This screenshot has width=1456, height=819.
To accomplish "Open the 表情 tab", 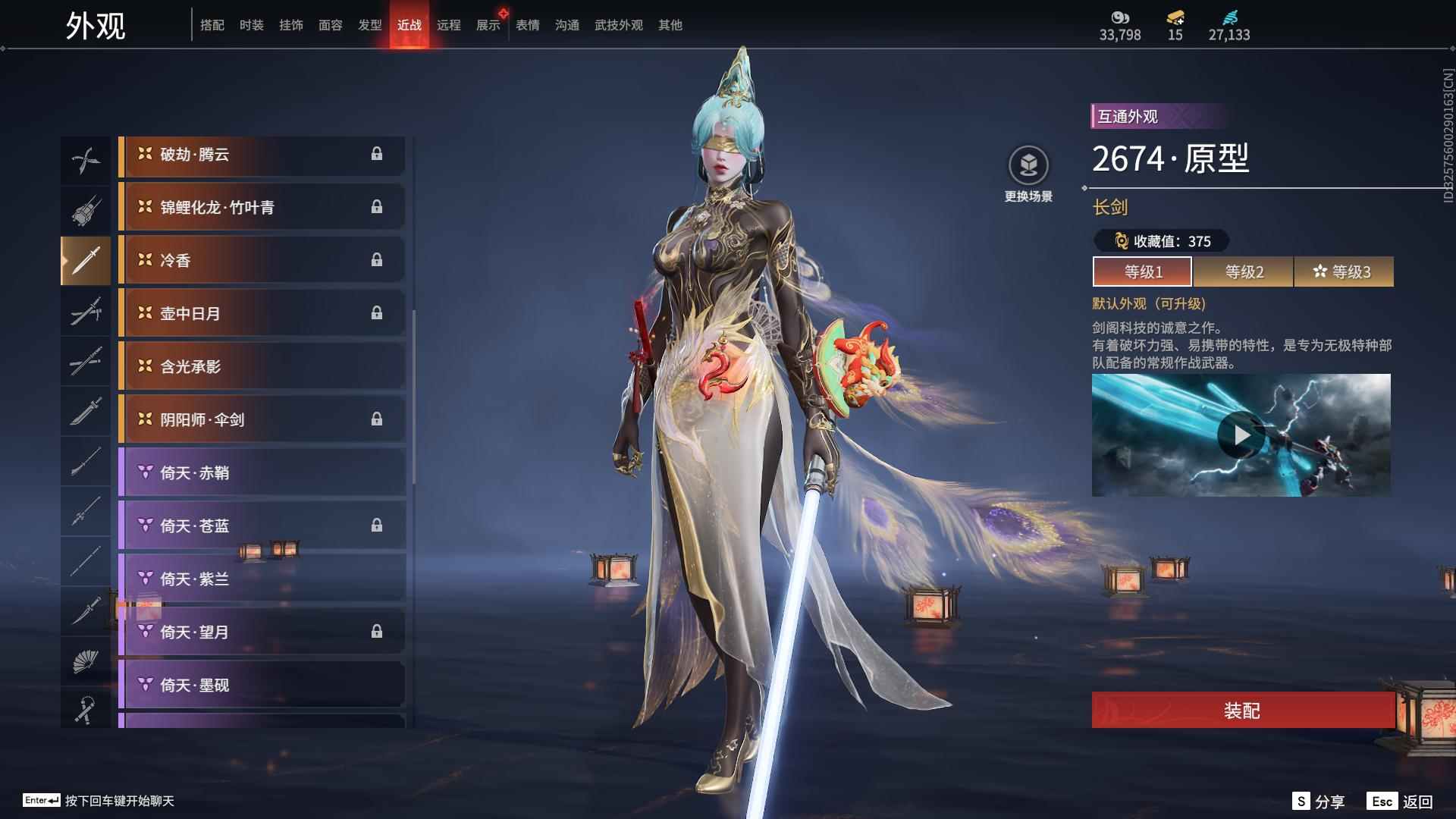I will pyautogui.click(x=527, y=25).
